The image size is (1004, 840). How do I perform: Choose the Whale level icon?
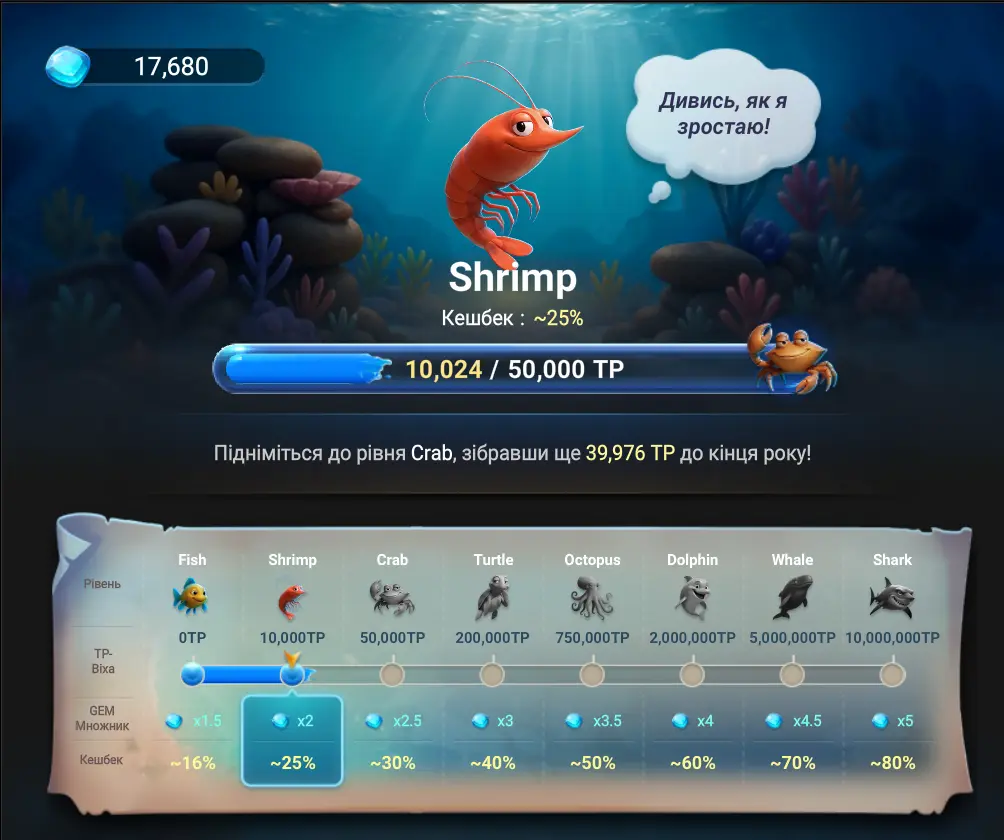pyautogui.click(x=792, y=598)
